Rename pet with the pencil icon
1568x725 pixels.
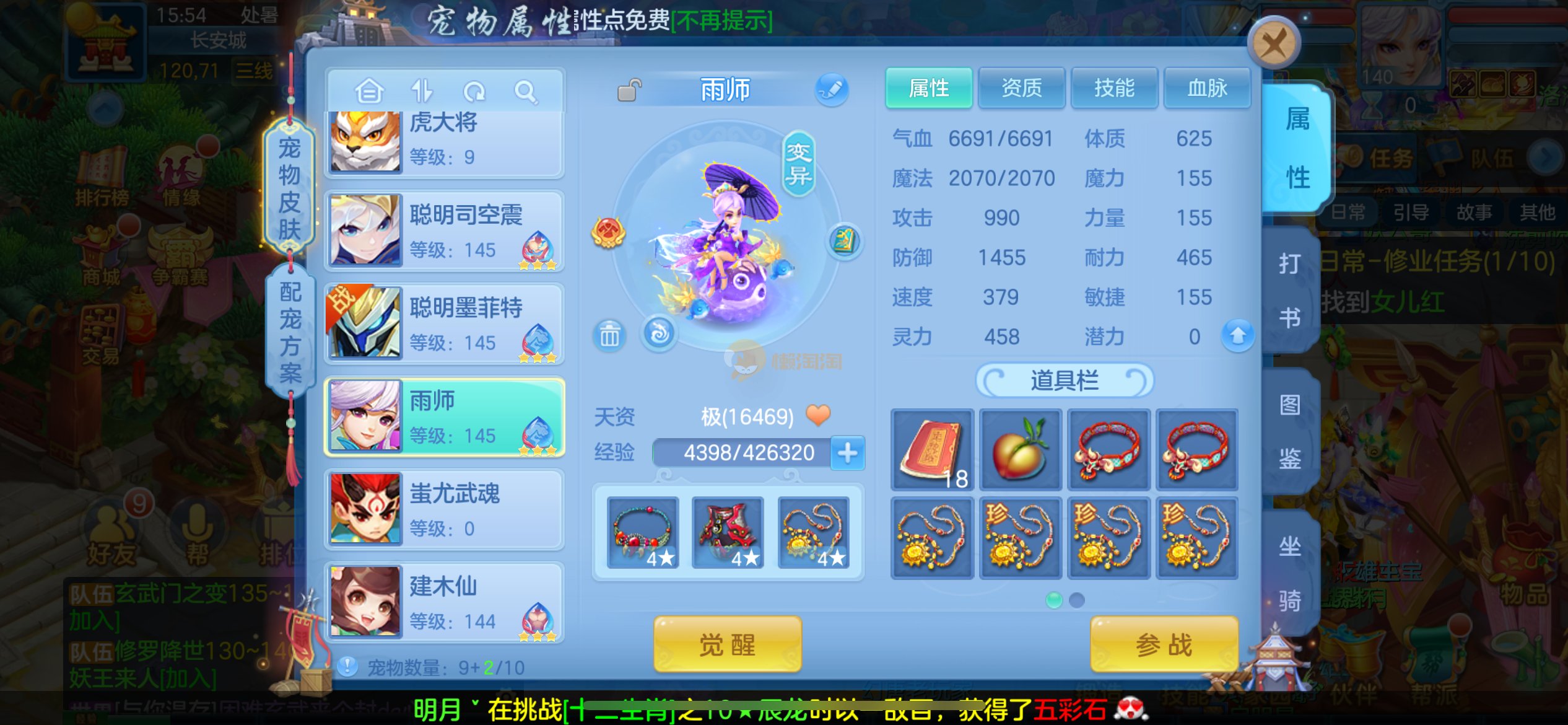pyautogui.click(x=831, y=89)
